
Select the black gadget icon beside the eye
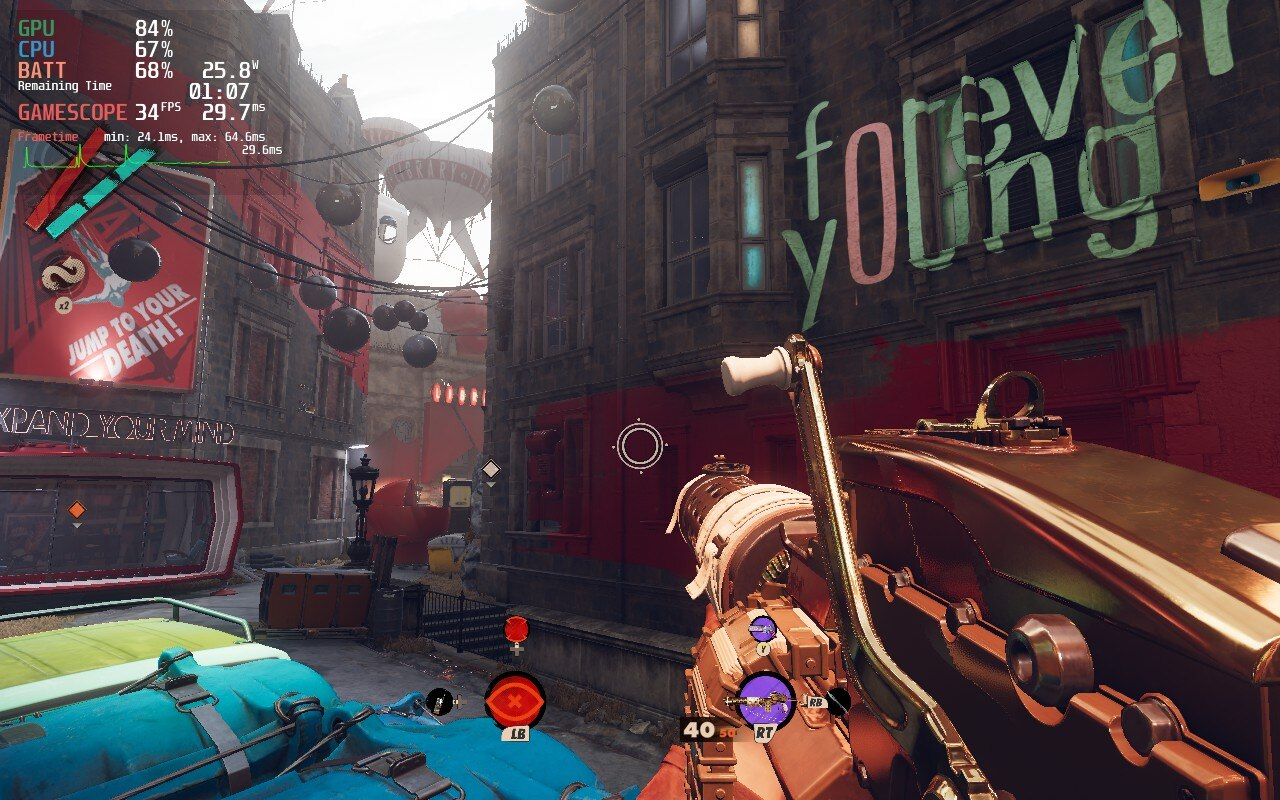pos(437,701)
